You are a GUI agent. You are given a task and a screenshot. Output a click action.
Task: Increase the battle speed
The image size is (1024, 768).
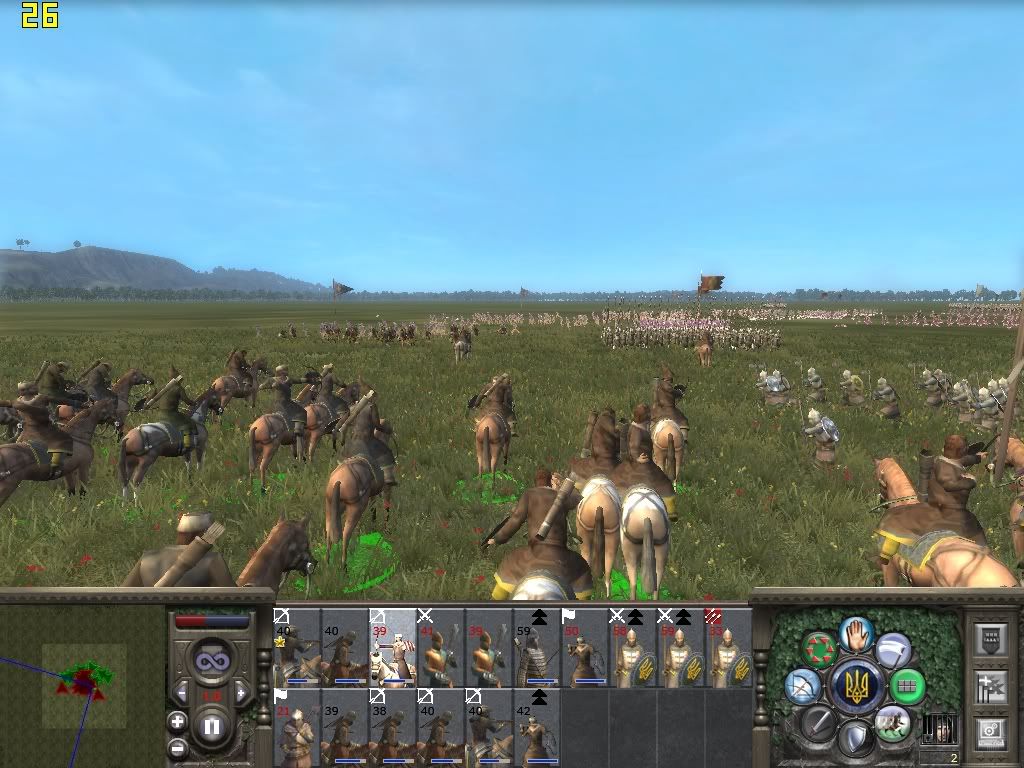pos(241,693)
